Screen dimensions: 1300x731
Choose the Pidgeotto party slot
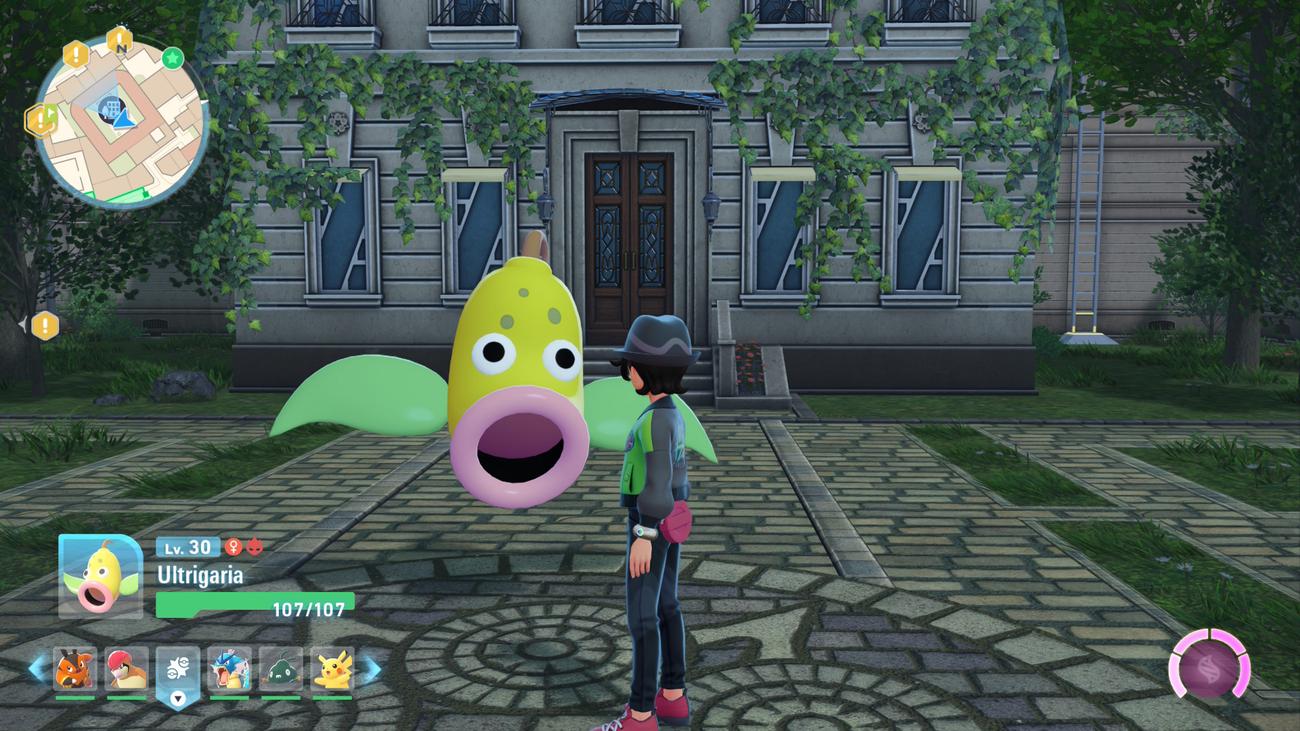[127, 669]
